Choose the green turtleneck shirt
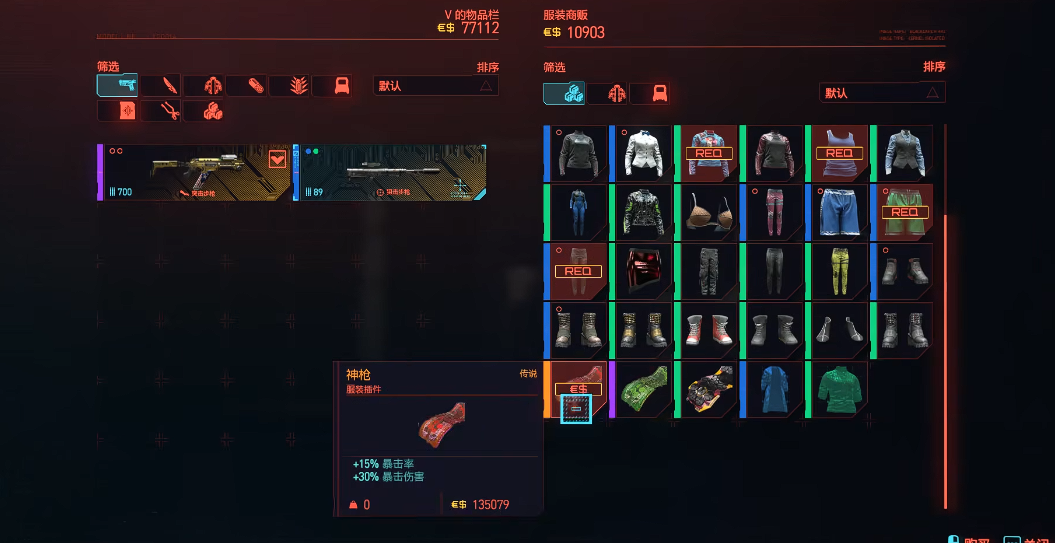The width and height of the screenshot is (1055, 543). pos(840,390)
